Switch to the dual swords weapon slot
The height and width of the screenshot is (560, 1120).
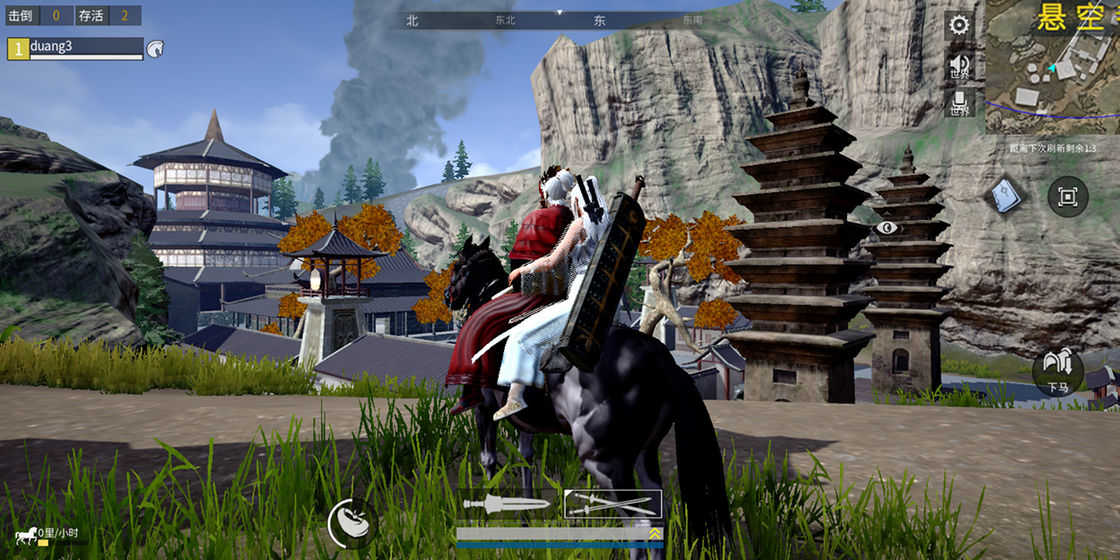(x=612, y=504)
